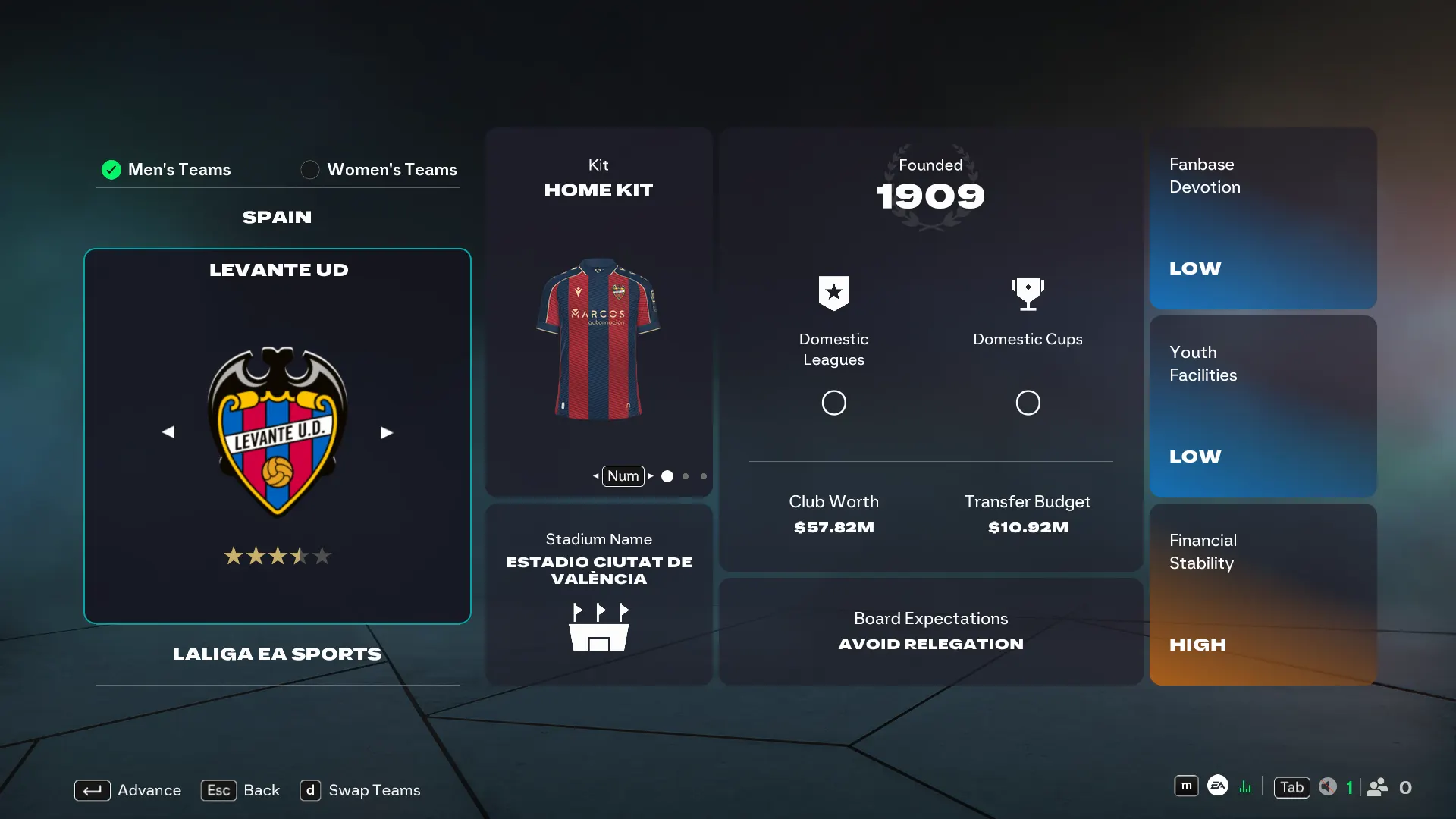Open the Stadium Name panel
Image resolution: width=1456 pixels, height=819 pixels.
coord(598,595)
